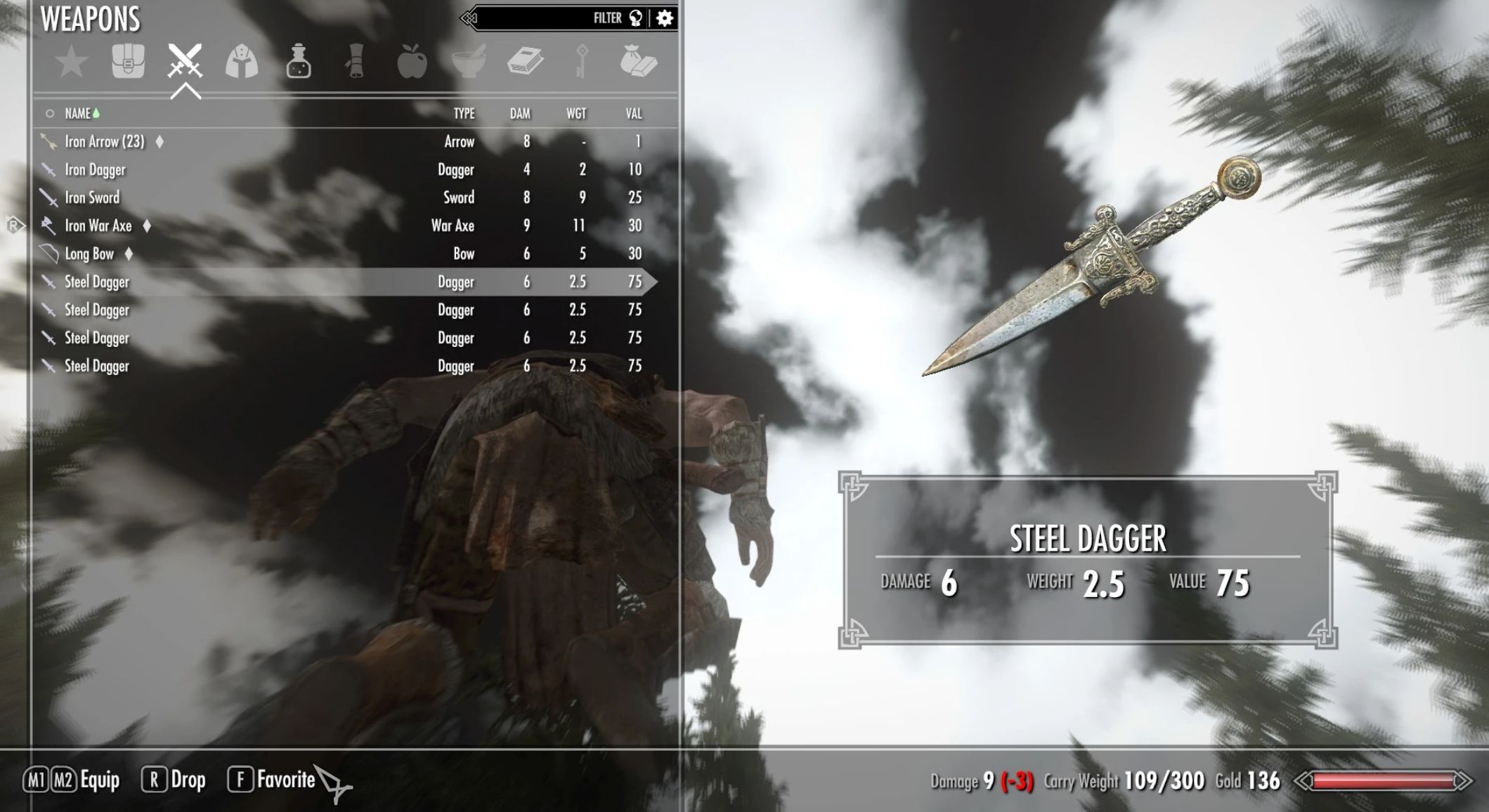
Task: Open the inventory gear settings
Action: click(x=665, y=18)
